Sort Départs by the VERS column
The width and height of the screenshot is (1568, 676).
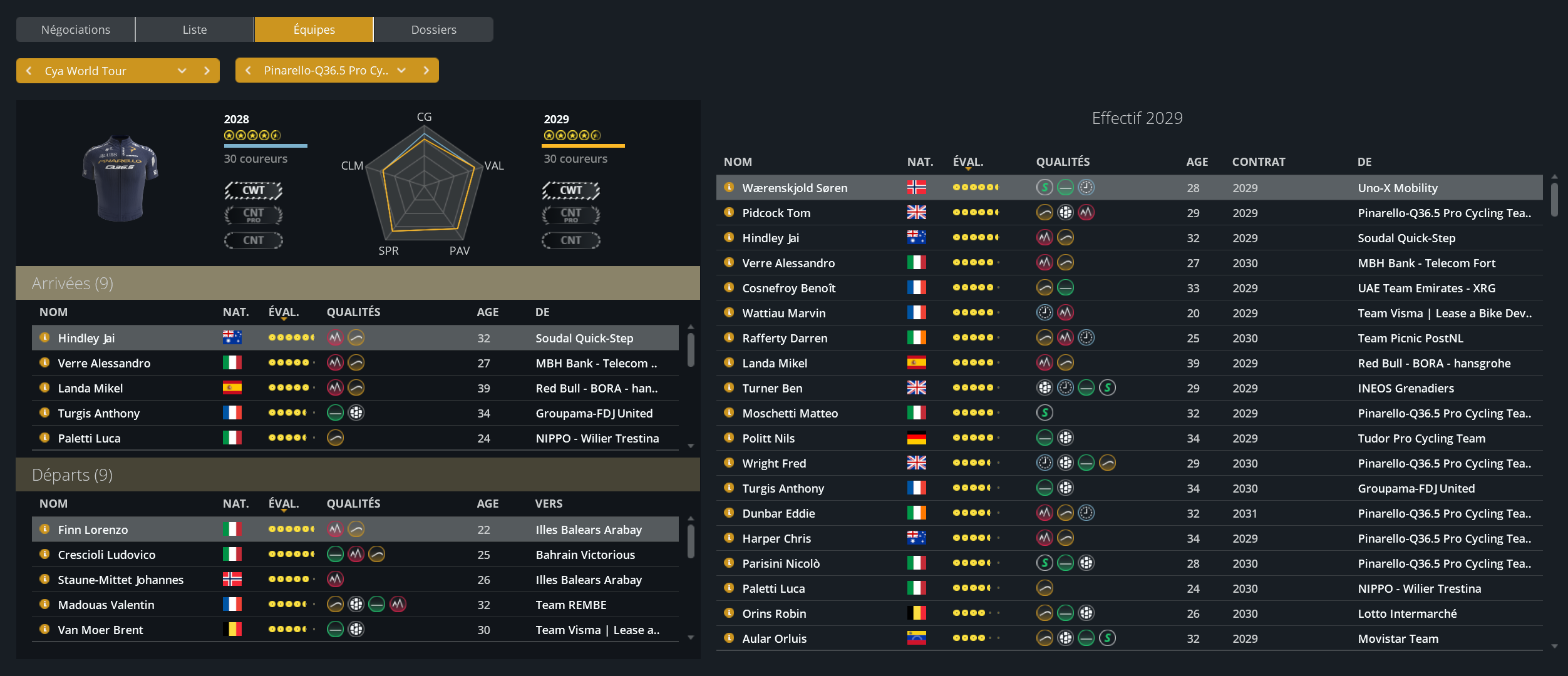[549, 503]
